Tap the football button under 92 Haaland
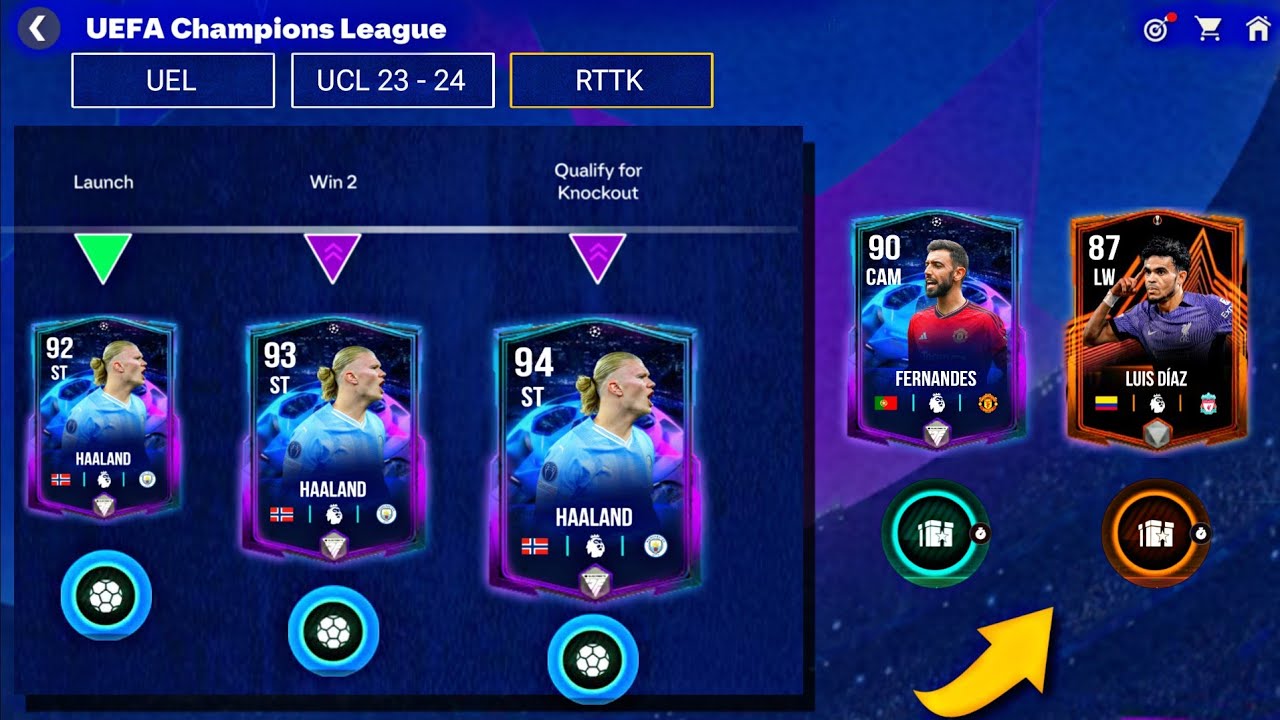The height and width of the screenshot is (720, 1280). (x=106, y=596)
